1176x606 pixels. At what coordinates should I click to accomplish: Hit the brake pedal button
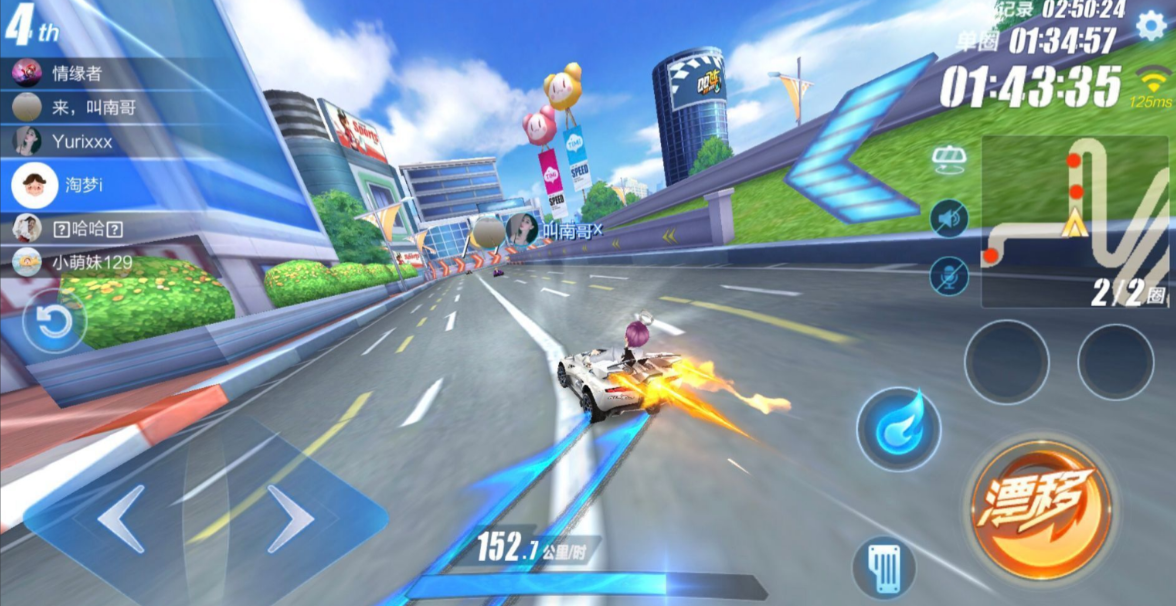point(884,568)
